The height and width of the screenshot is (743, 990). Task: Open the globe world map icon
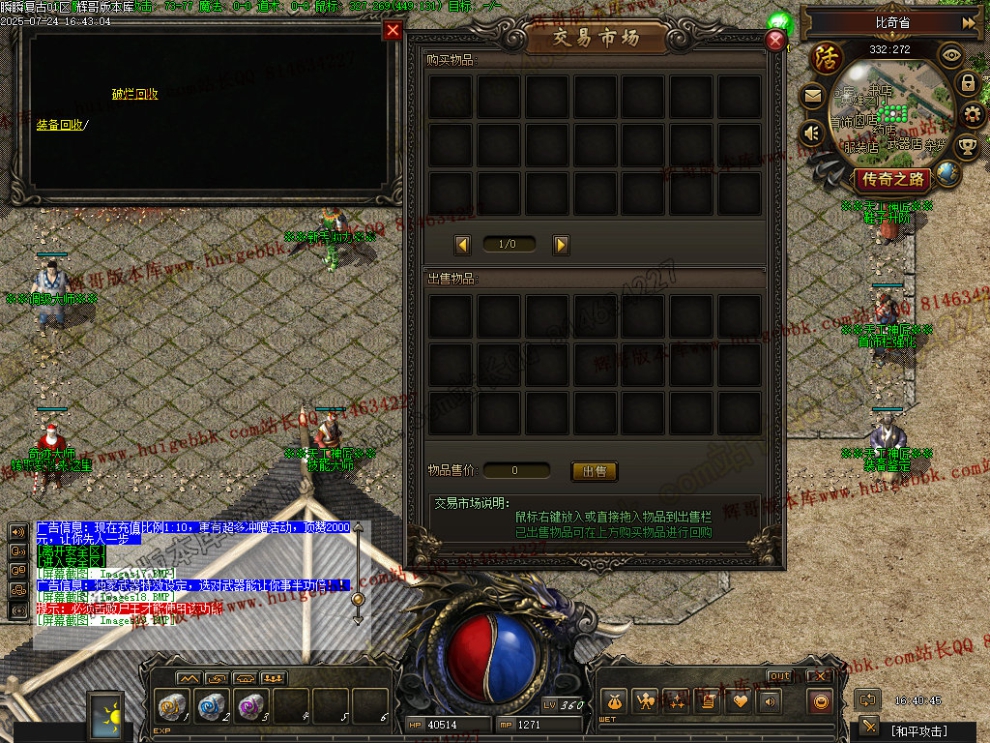tap(947, 175)
